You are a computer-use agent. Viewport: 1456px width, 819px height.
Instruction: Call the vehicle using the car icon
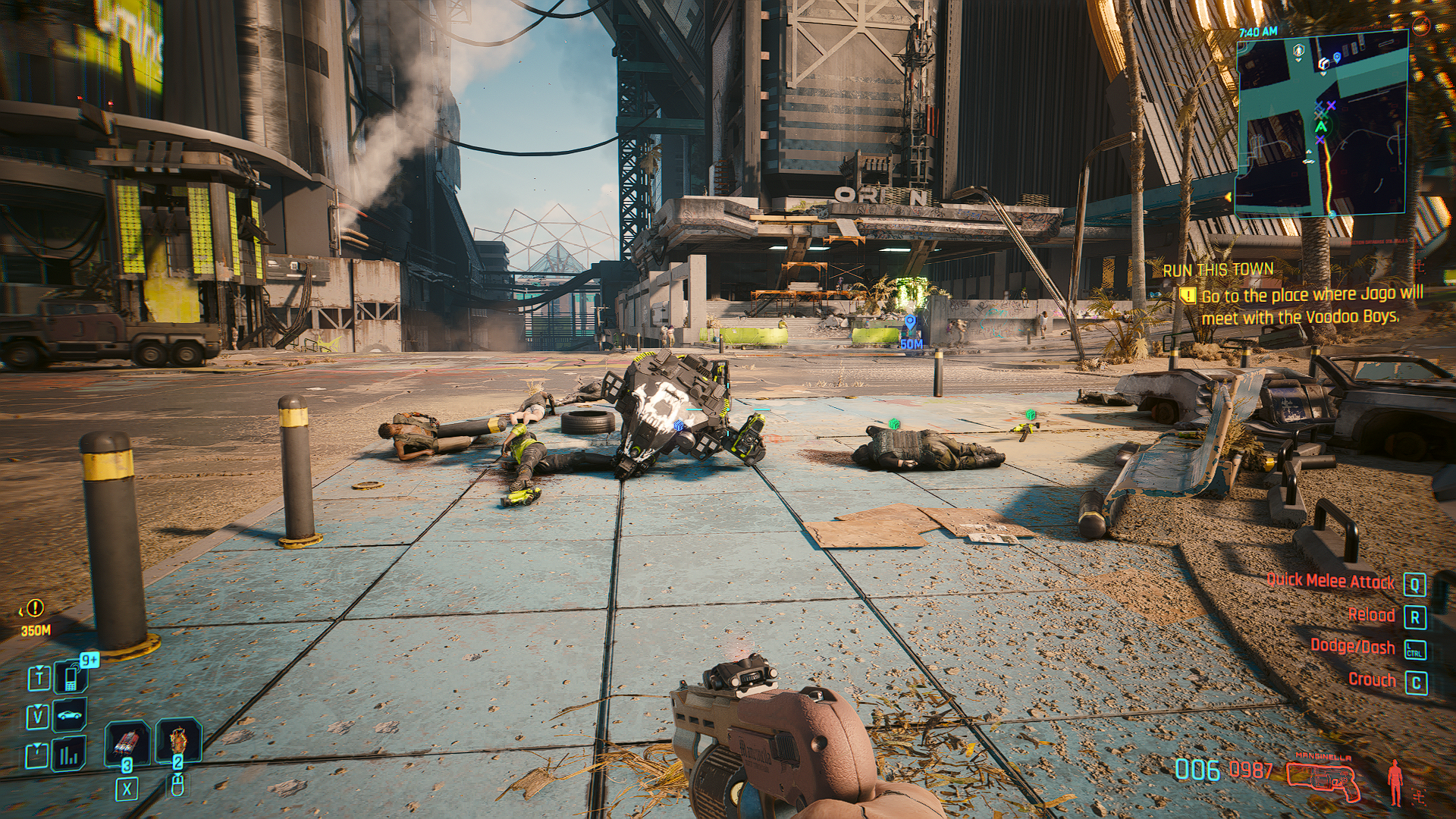(71, 715)
